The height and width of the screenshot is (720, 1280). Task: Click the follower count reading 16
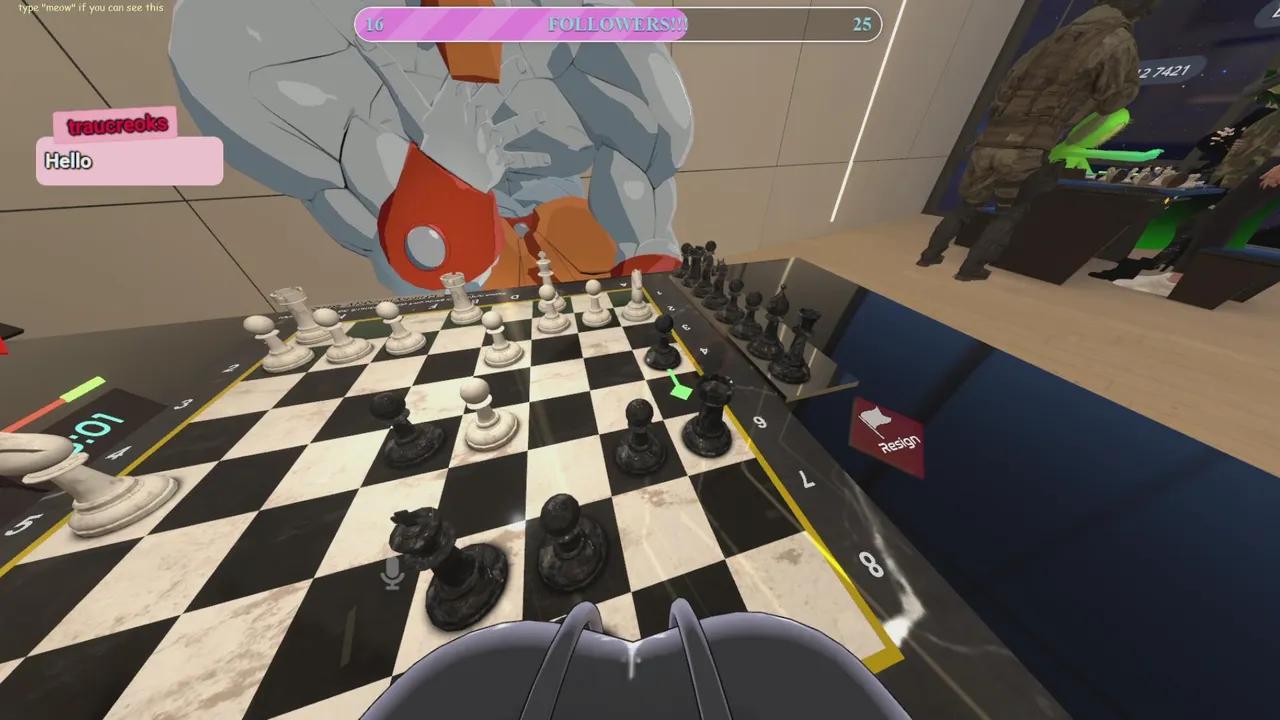[375, 25]
